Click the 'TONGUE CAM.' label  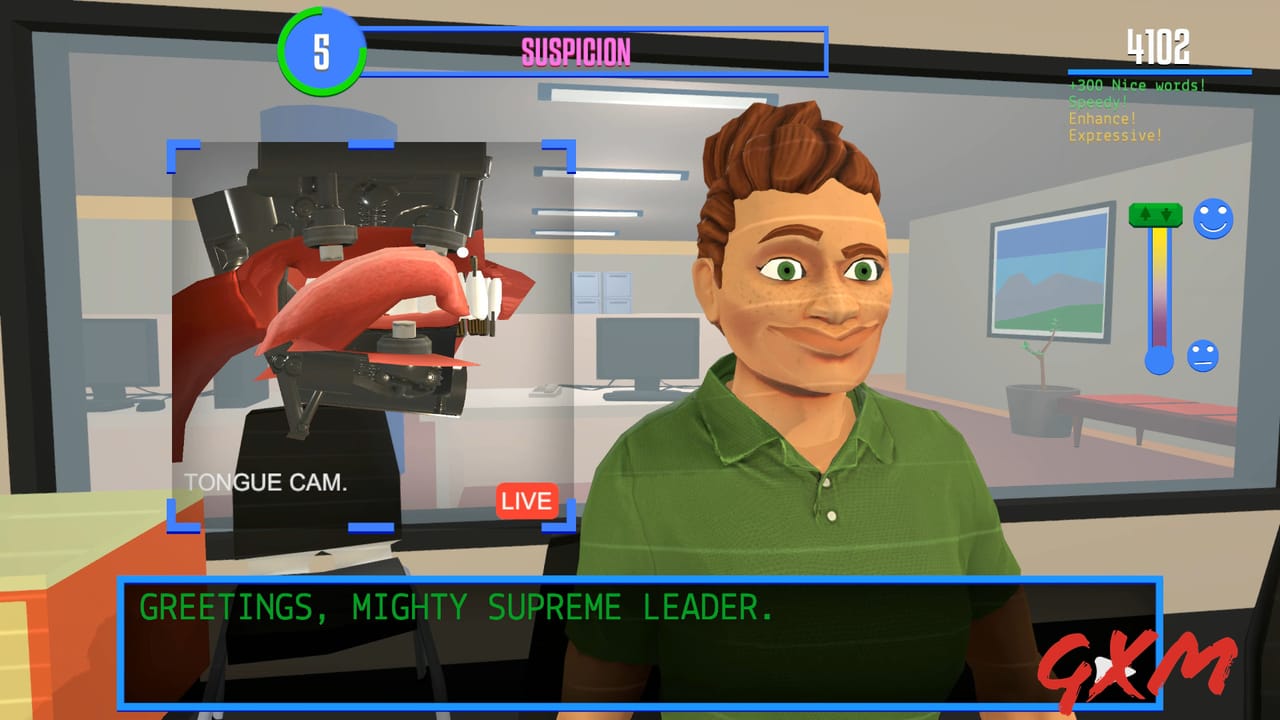point(265,481)
